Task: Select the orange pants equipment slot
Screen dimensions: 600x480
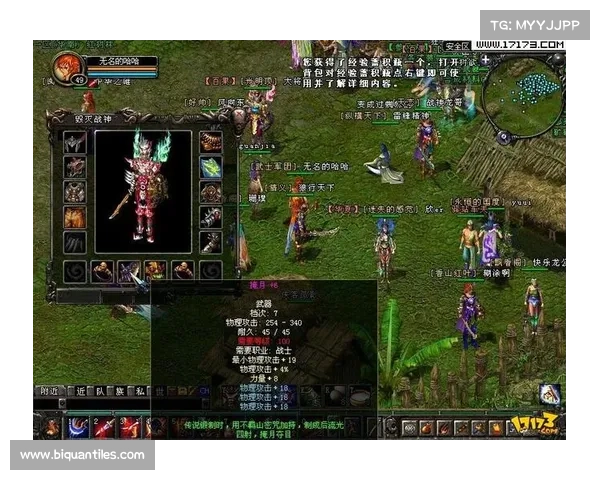Action: click(76, 216)
